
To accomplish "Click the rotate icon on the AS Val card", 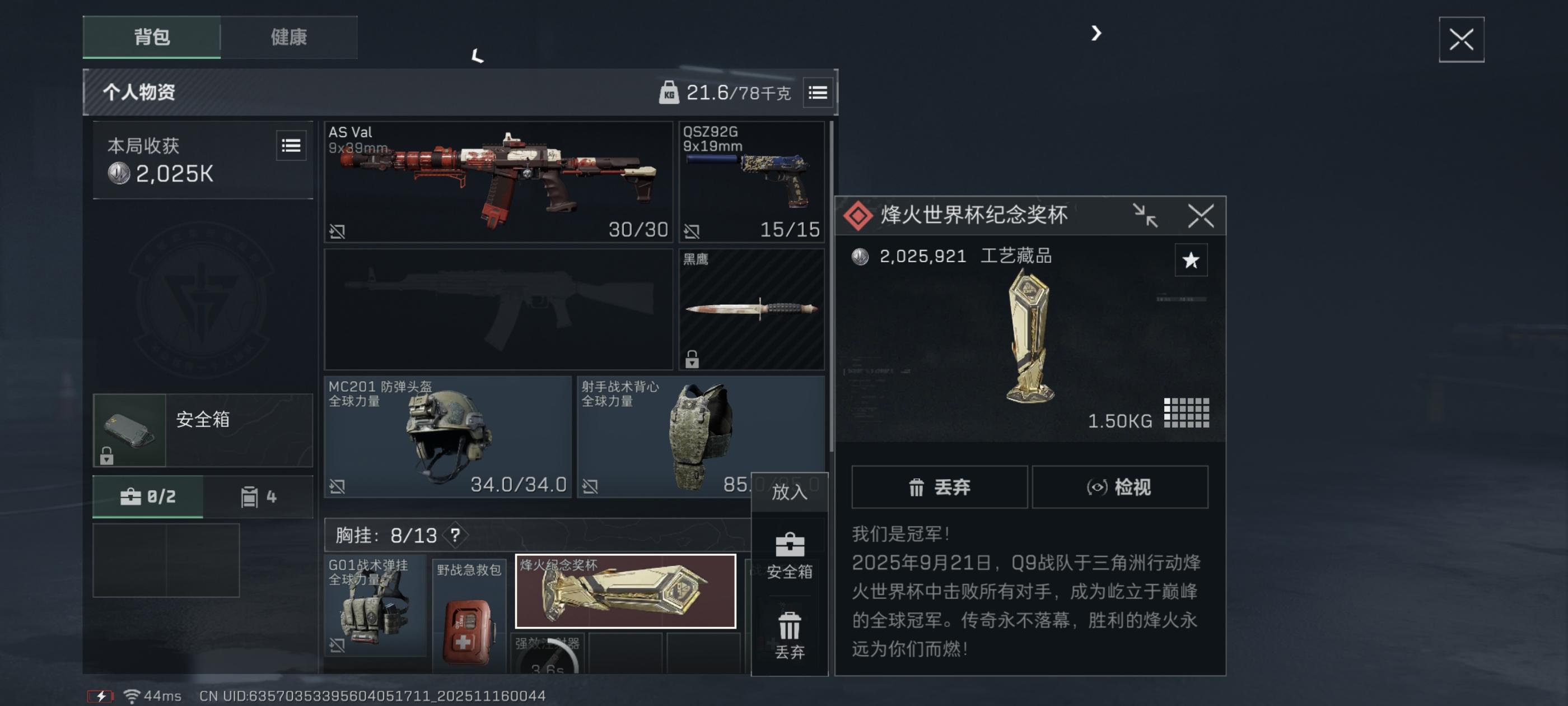I will 337,230.
